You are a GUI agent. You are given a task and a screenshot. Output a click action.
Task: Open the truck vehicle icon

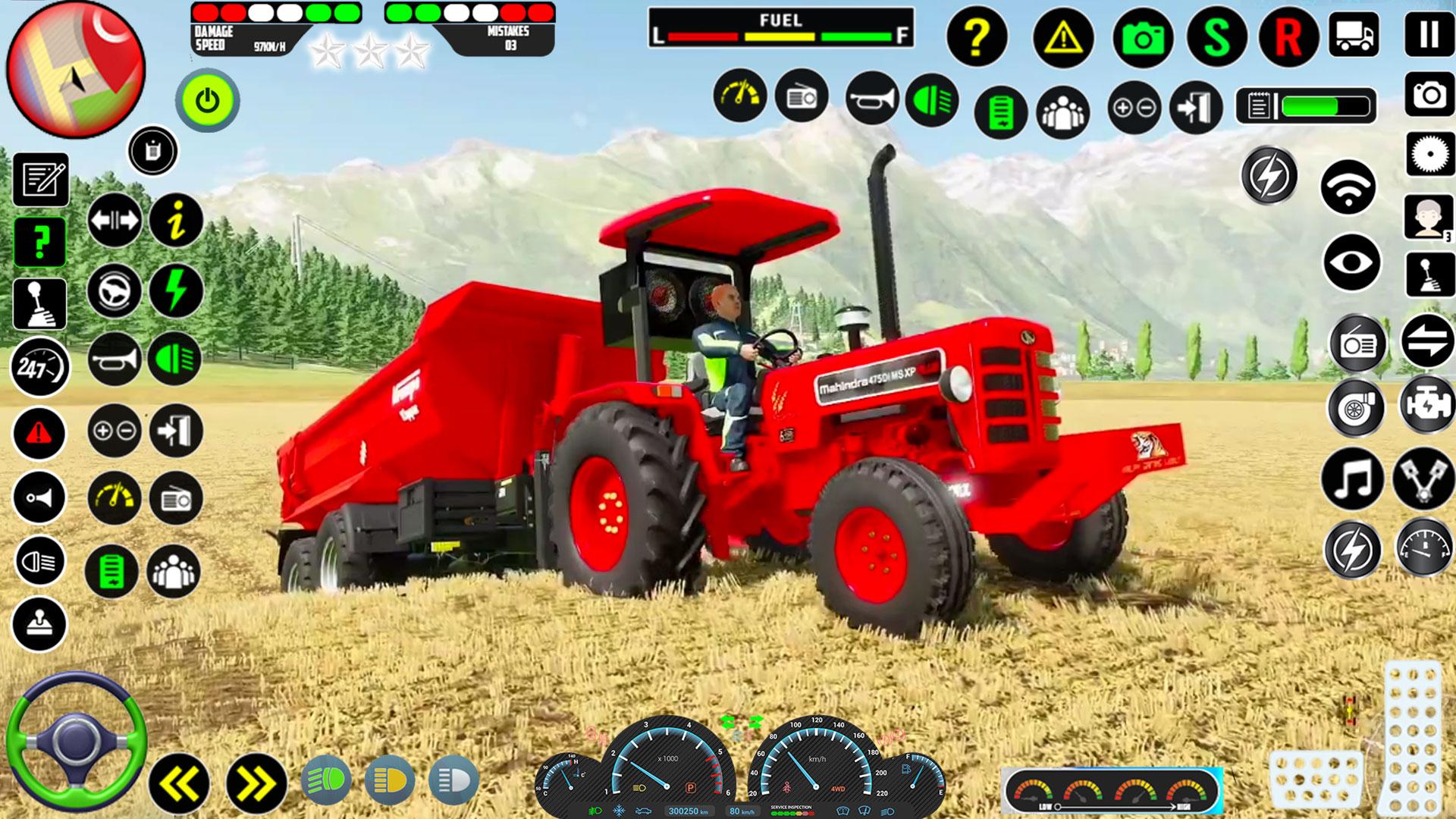coord(1354,34)
